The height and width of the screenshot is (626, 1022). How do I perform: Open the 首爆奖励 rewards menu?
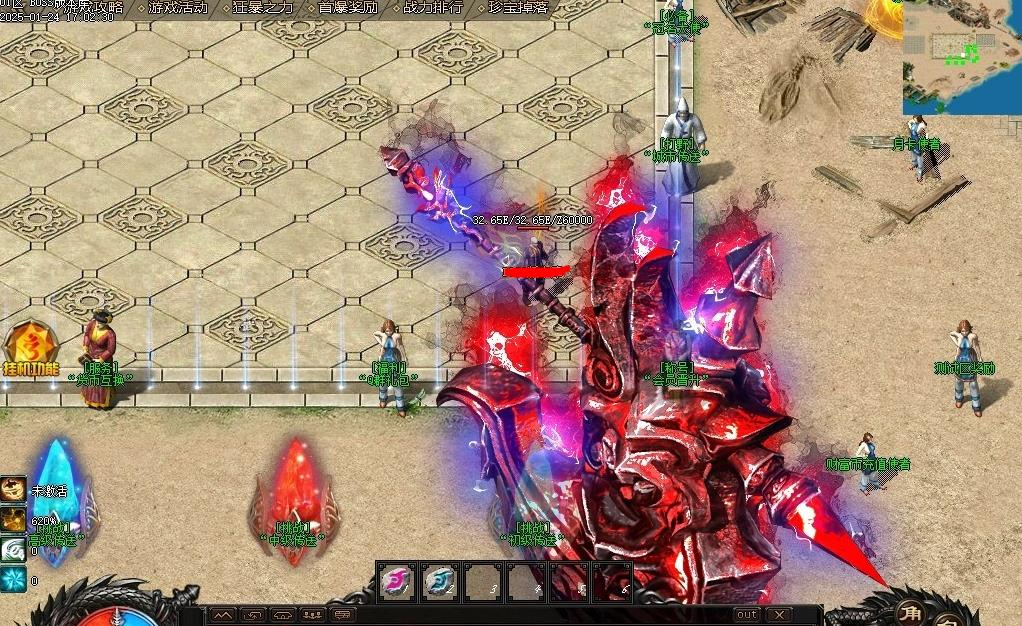[349, 7]
